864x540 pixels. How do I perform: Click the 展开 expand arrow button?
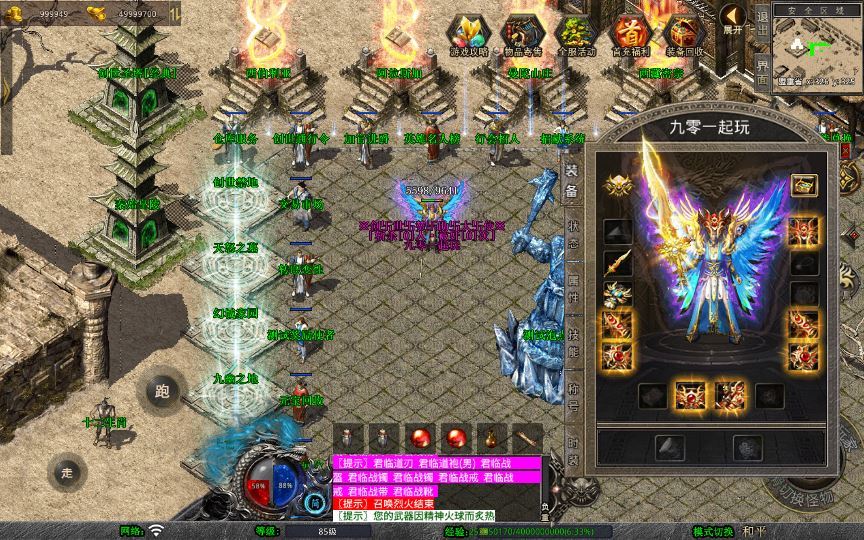(x=733, y=20)
